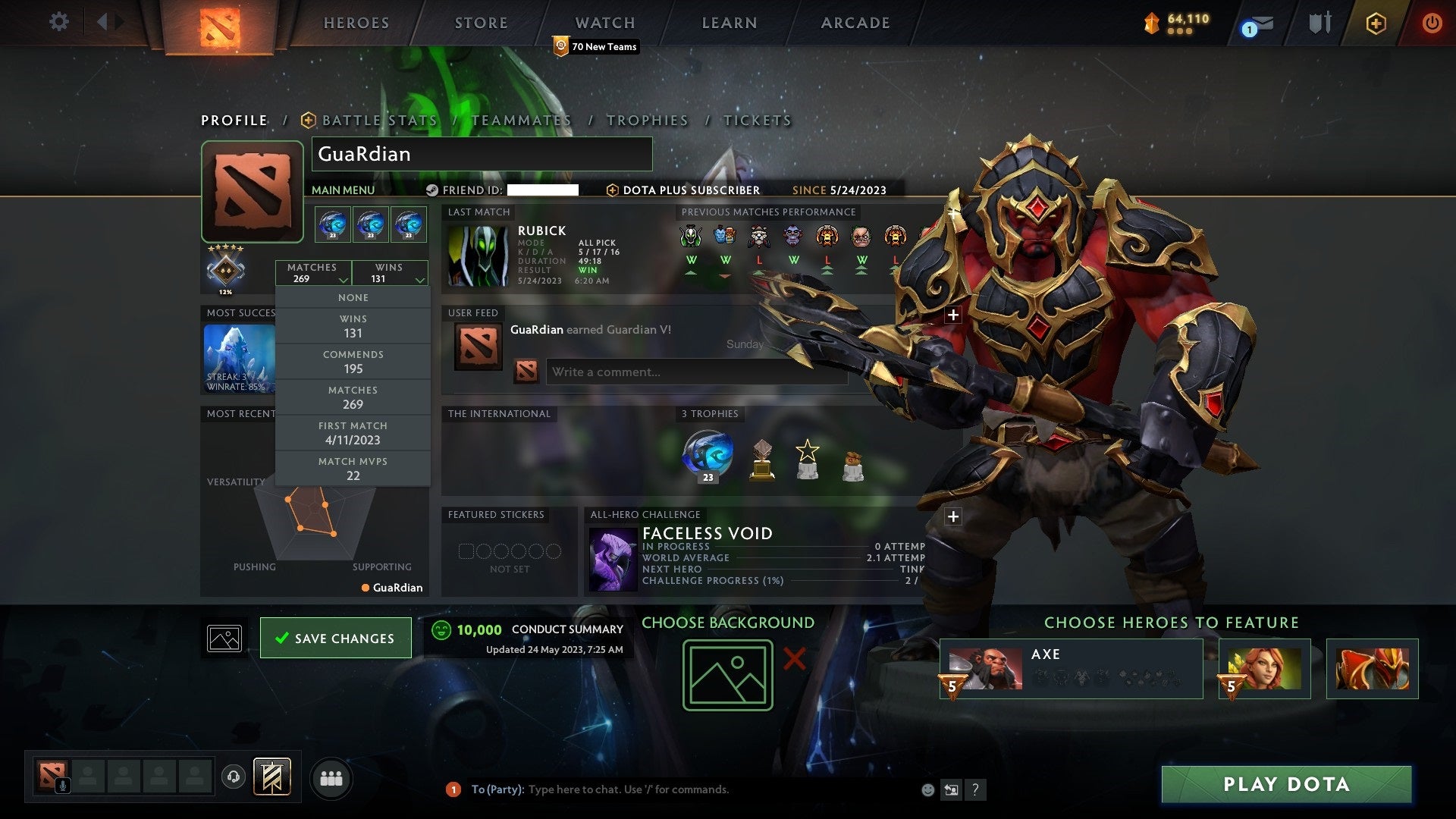
Task: Open the chat emoticon picker
Action: (927, 789)
